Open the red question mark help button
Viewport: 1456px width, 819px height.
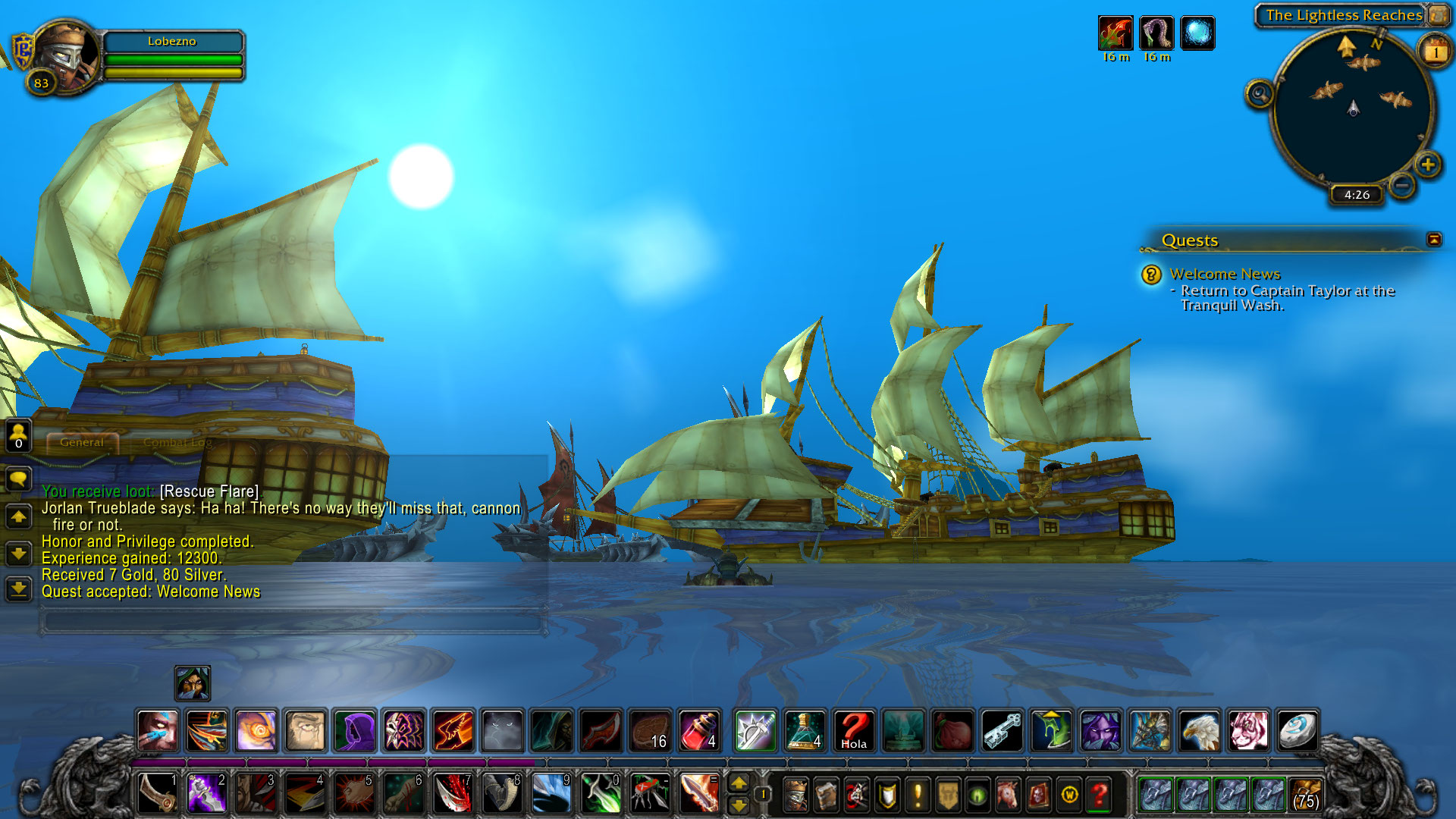click(1099, 795)
